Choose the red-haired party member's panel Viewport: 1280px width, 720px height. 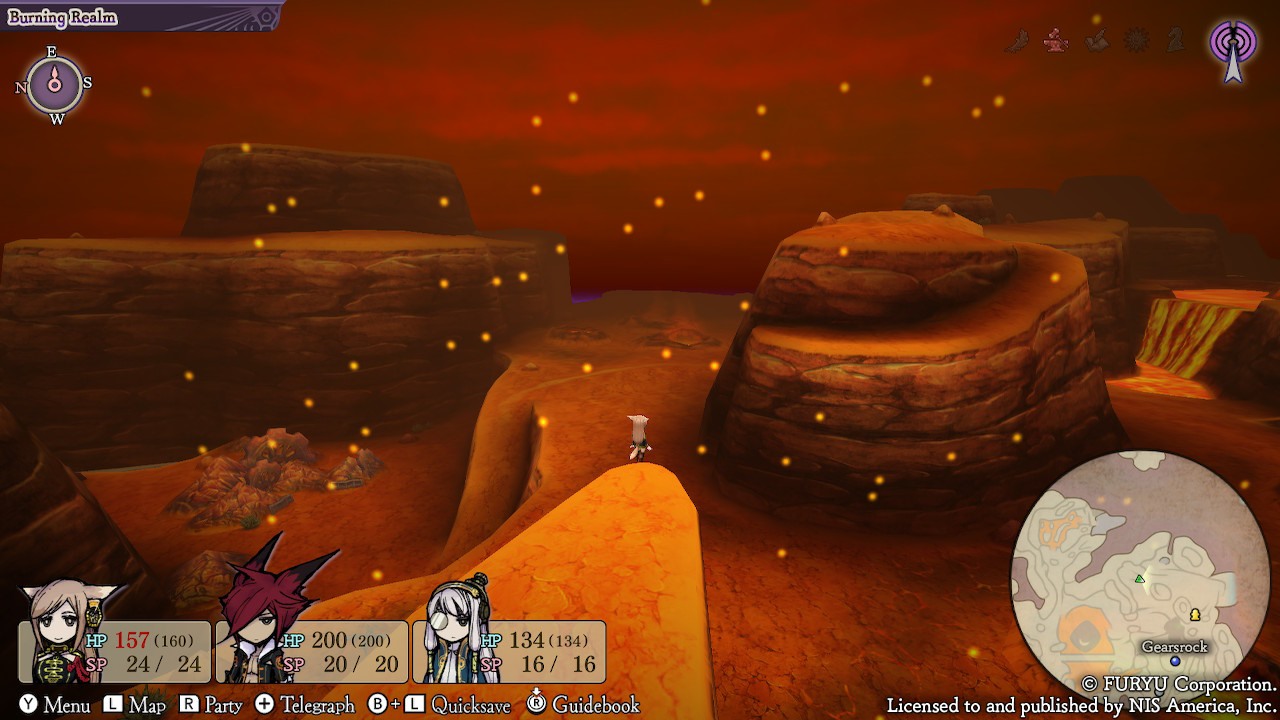[312, 650]
